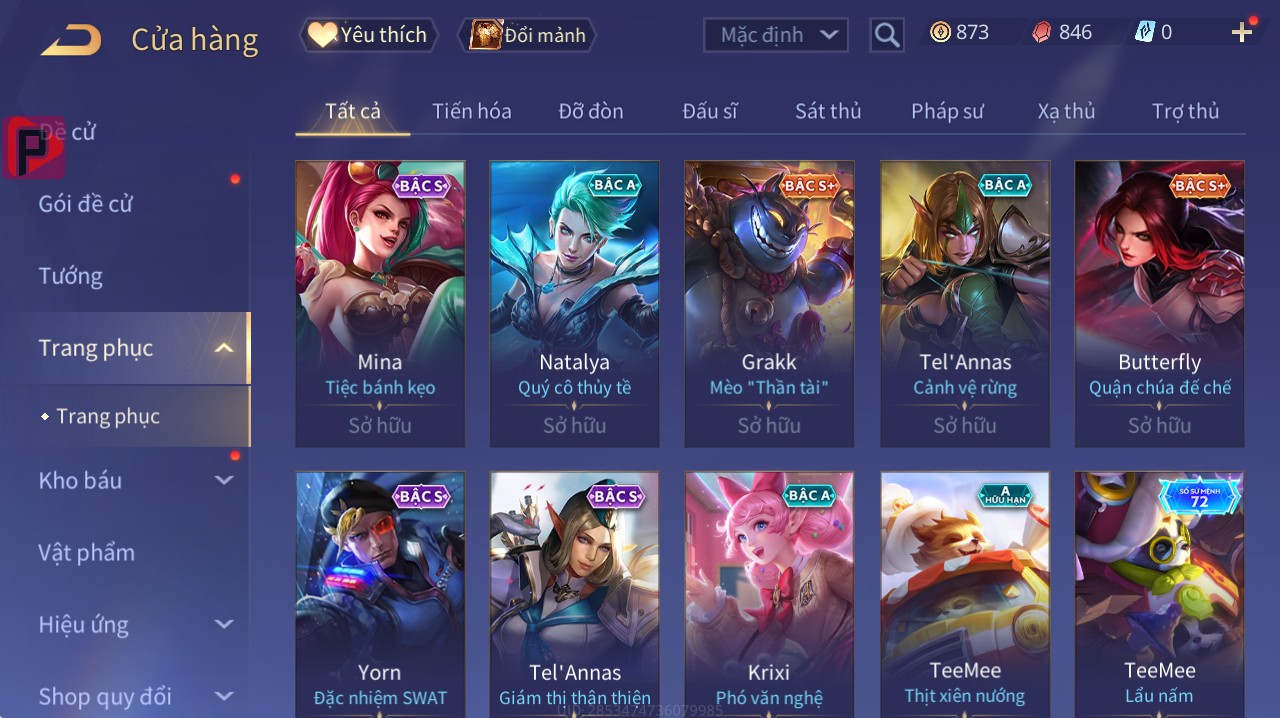The image size is (1280, 718).
Task: Go back using the return arrow
Action: pyautogui.click(x=71, y=40)
